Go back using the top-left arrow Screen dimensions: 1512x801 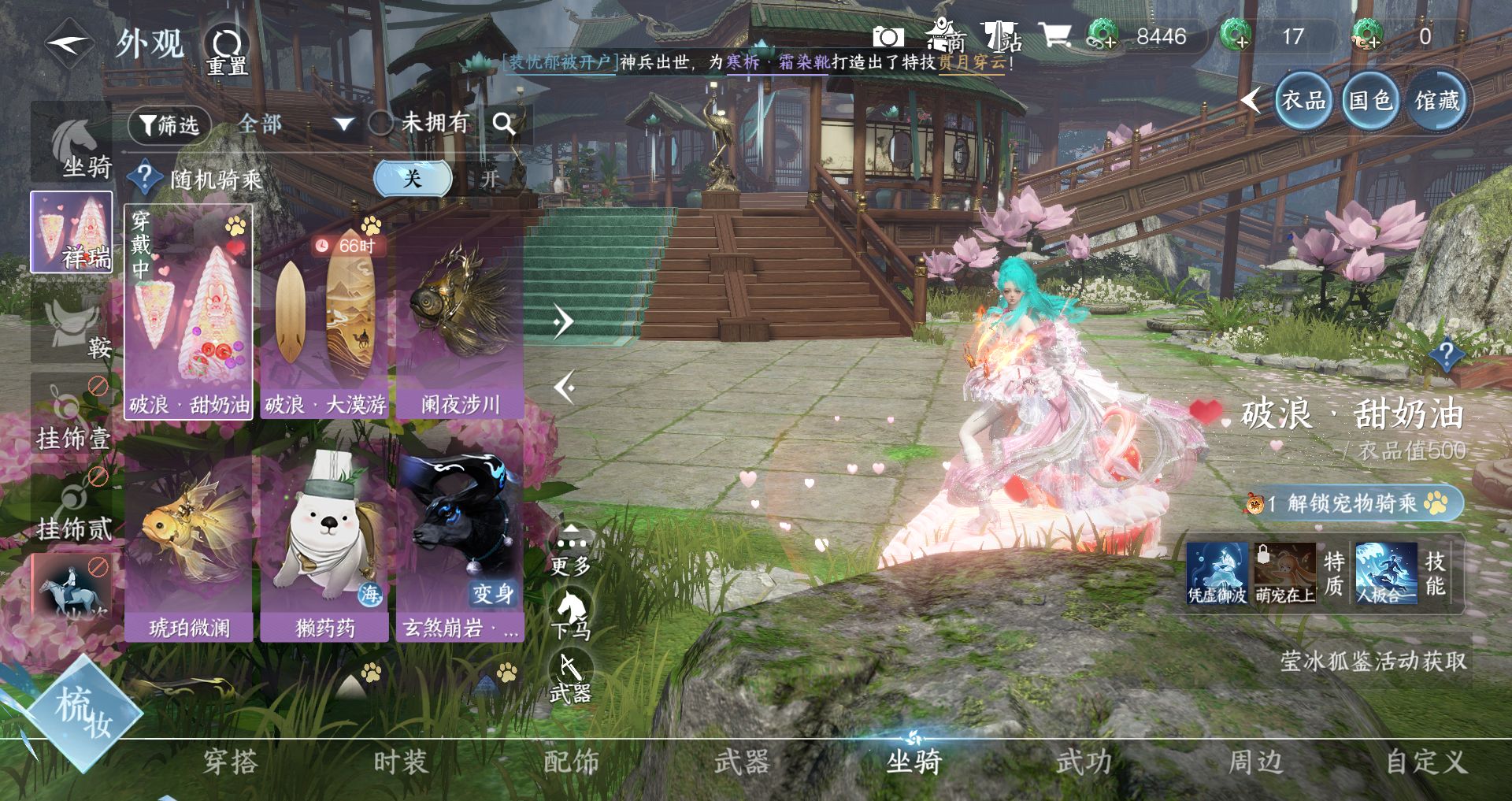(69, 43)
